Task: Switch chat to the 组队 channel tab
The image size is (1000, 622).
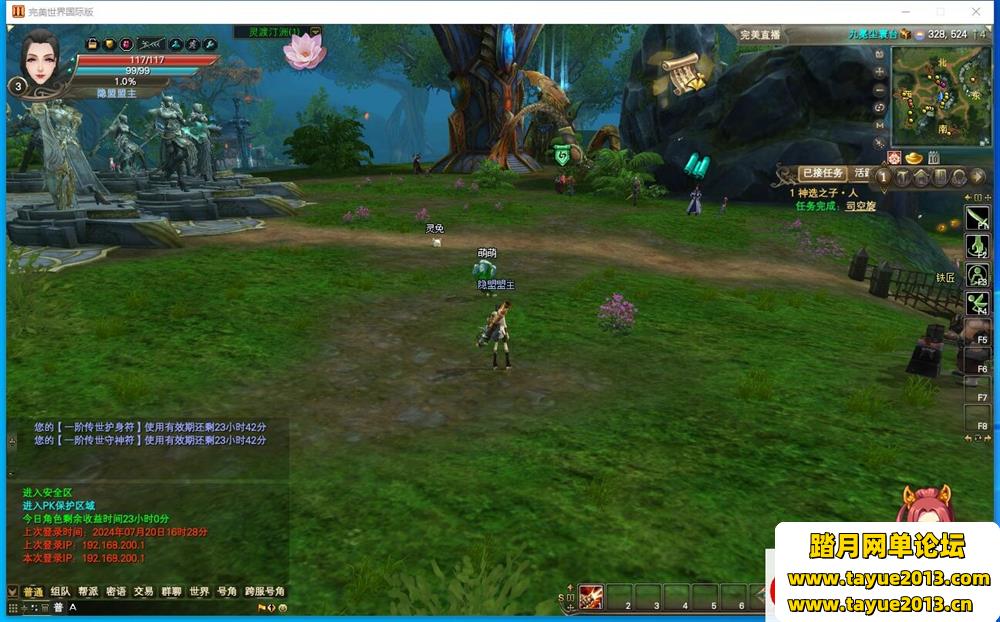Action: tap(60, 592)
